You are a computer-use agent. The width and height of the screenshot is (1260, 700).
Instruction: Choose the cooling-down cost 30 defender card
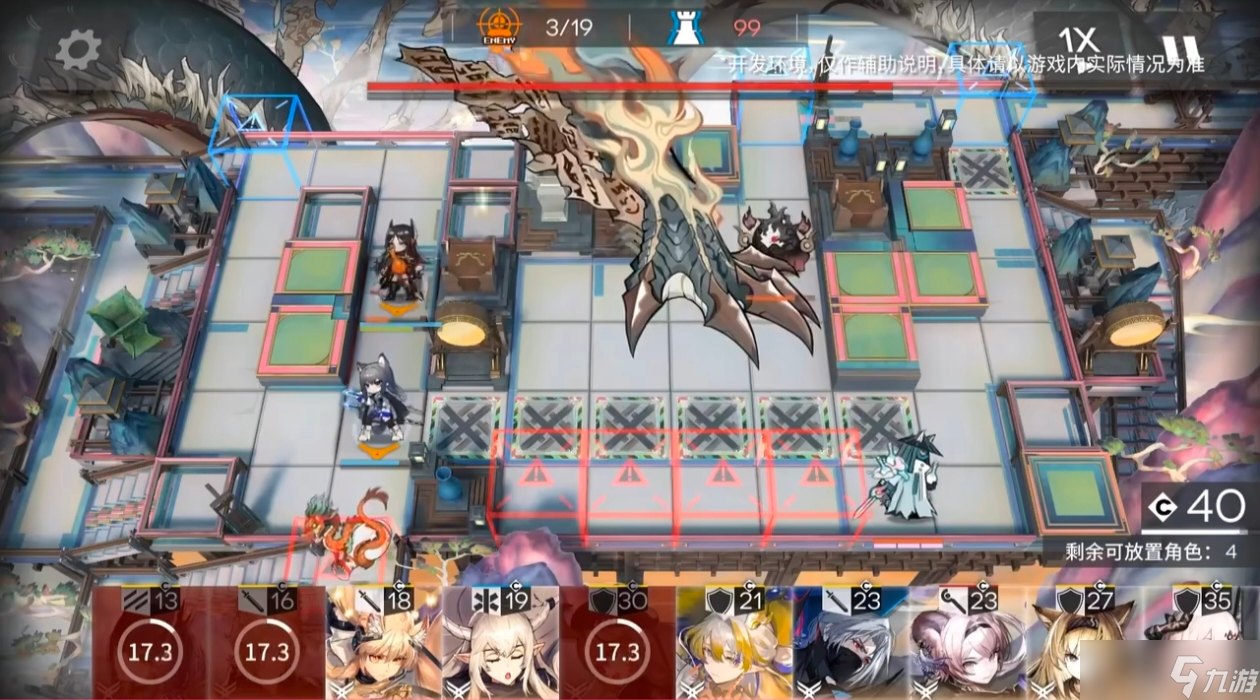click(x=618, y=642)
